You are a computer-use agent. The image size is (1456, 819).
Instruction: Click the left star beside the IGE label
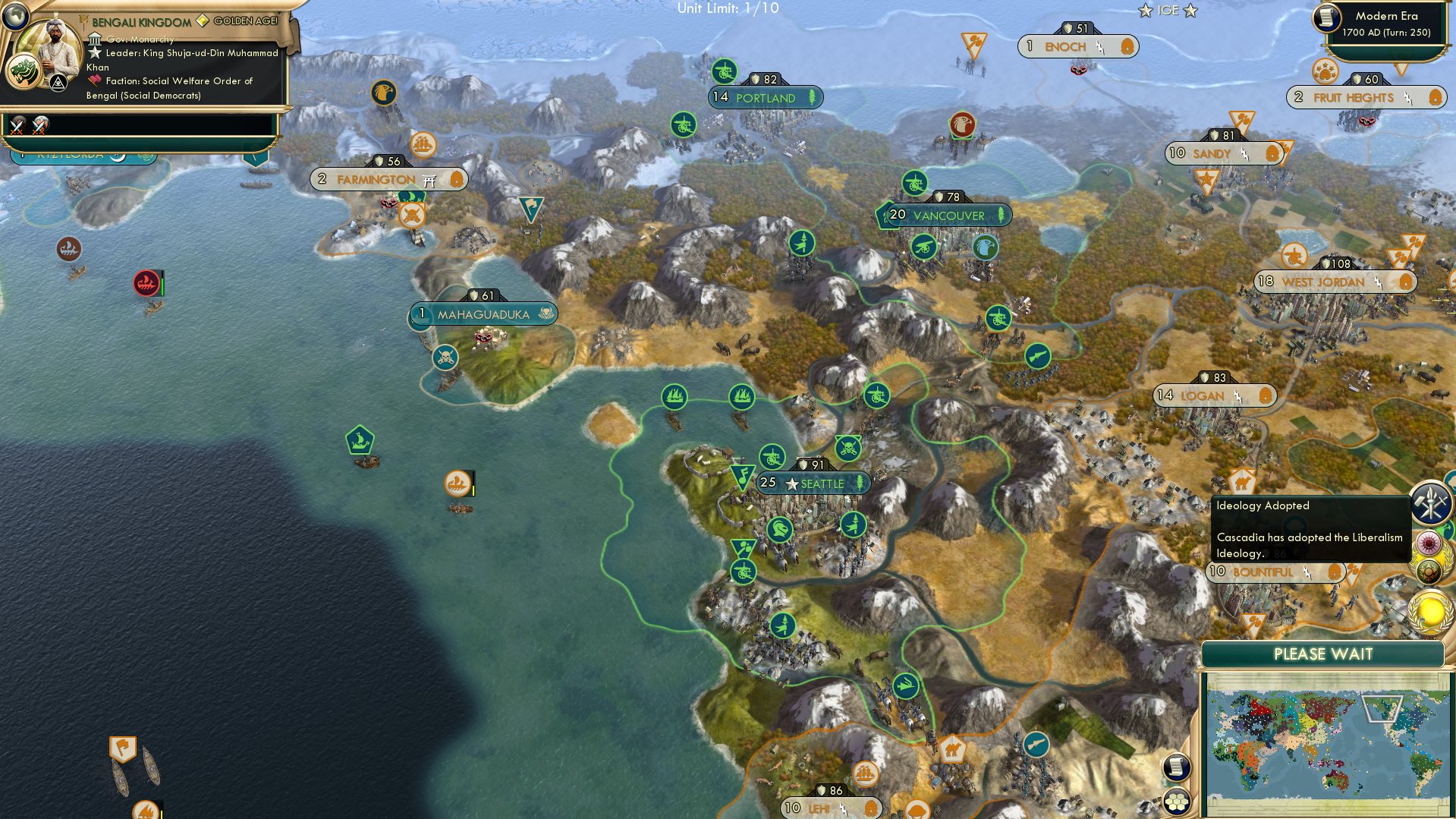(x=1146, y=10)
